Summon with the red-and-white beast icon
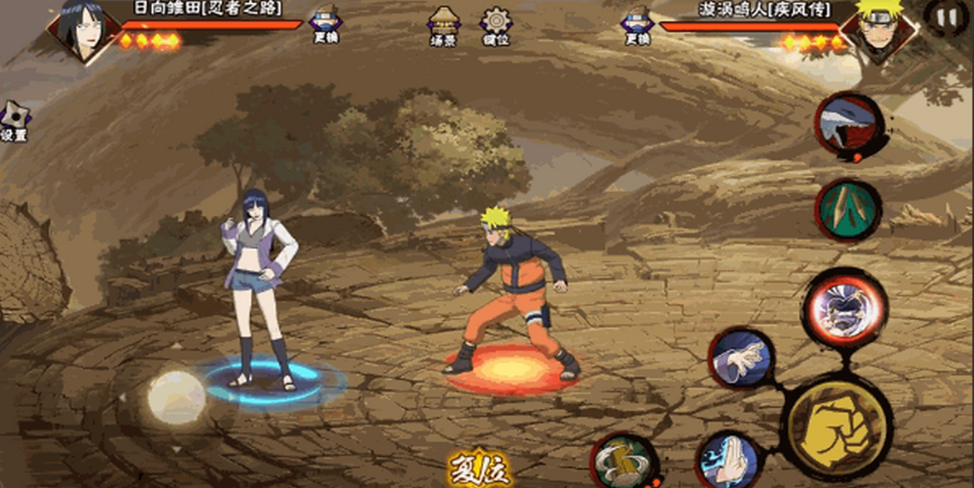 tap(848, 125)
